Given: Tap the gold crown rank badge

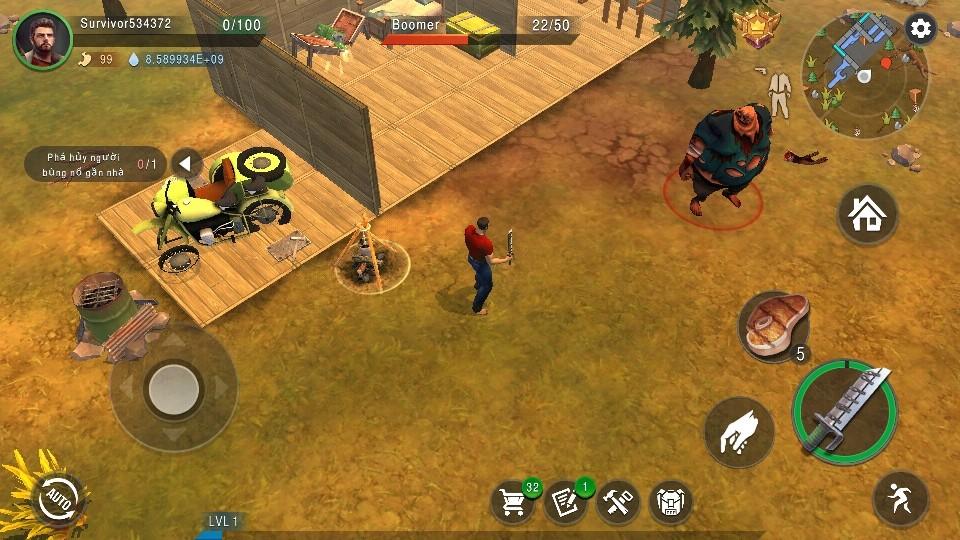Looking at the screenshot, I should (756, 27).
